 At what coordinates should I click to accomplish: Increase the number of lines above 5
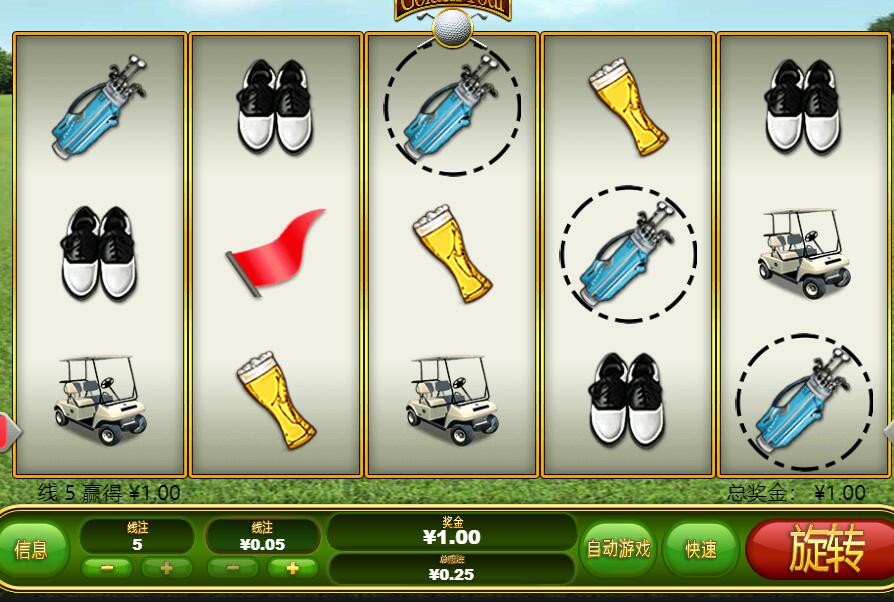166,568
